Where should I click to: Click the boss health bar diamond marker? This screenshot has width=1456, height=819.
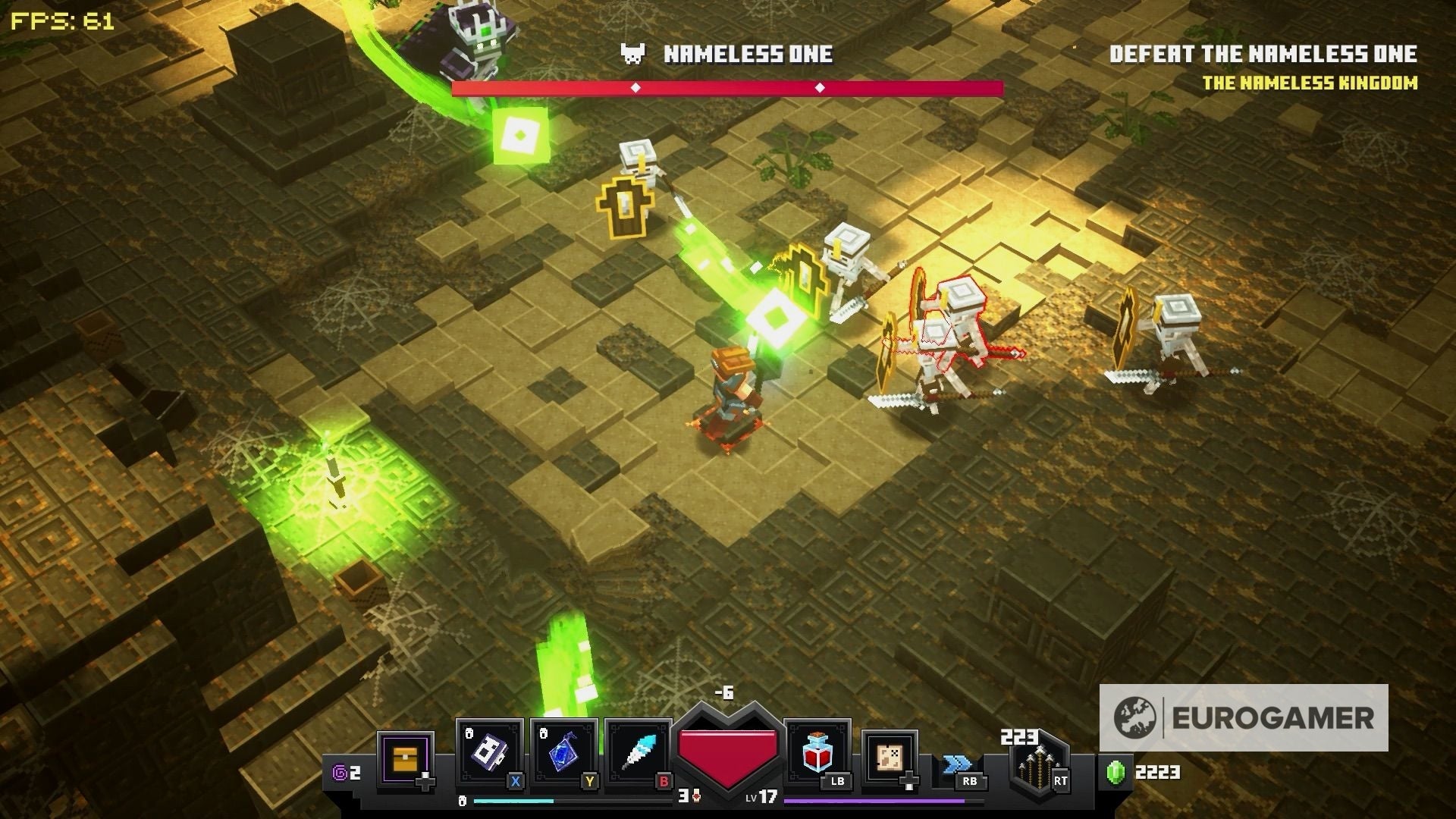click(x=635, y=86)
